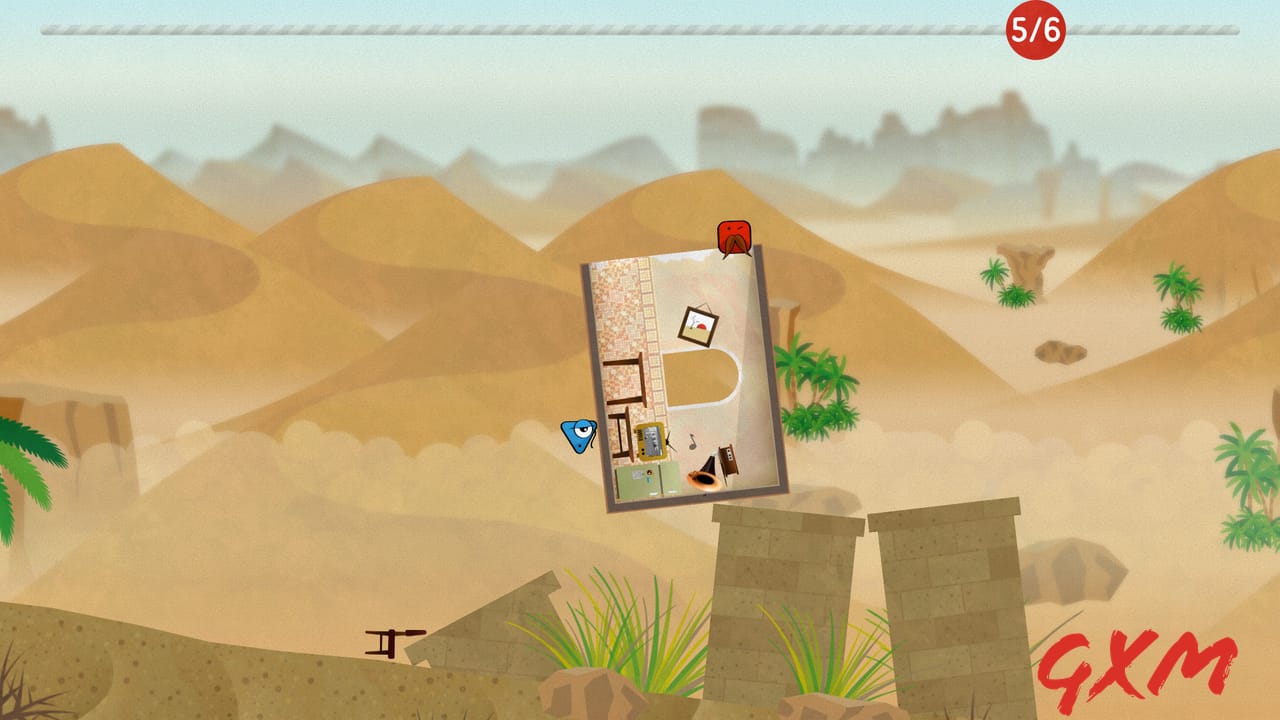Click the old television set

[650, 442]
